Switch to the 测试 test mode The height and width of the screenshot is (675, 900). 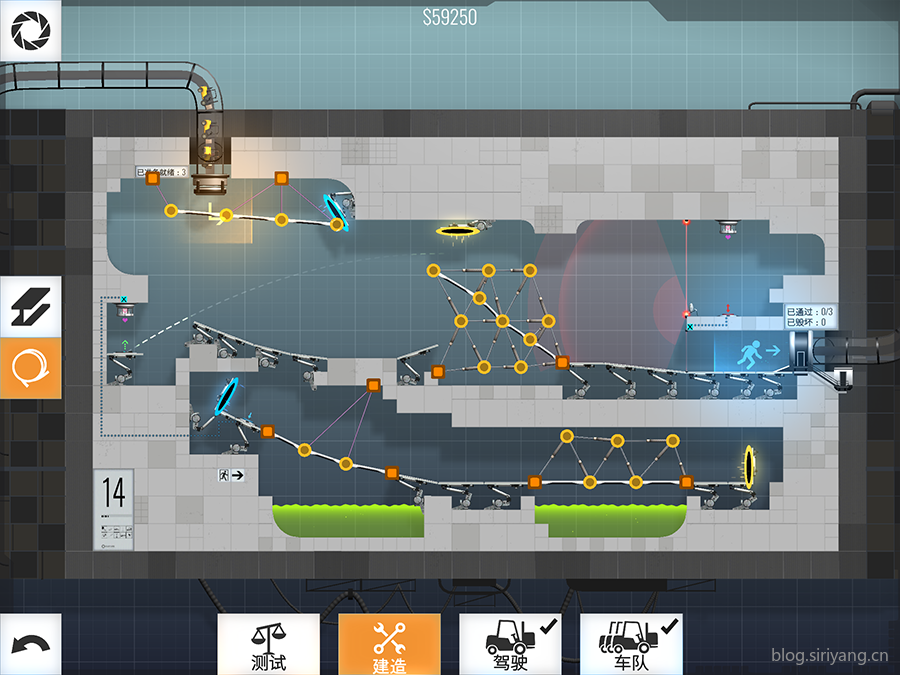(268, 644)
